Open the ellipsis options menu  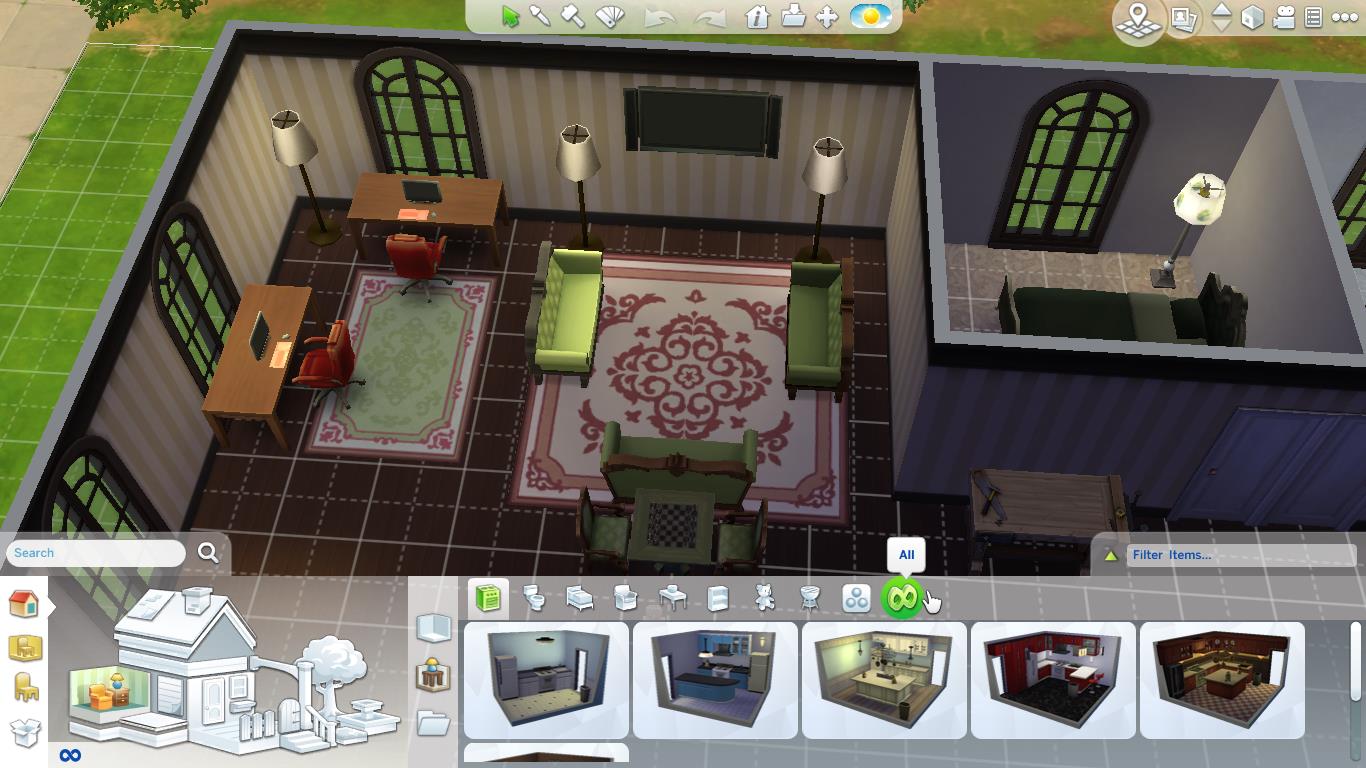[1344, 17]
